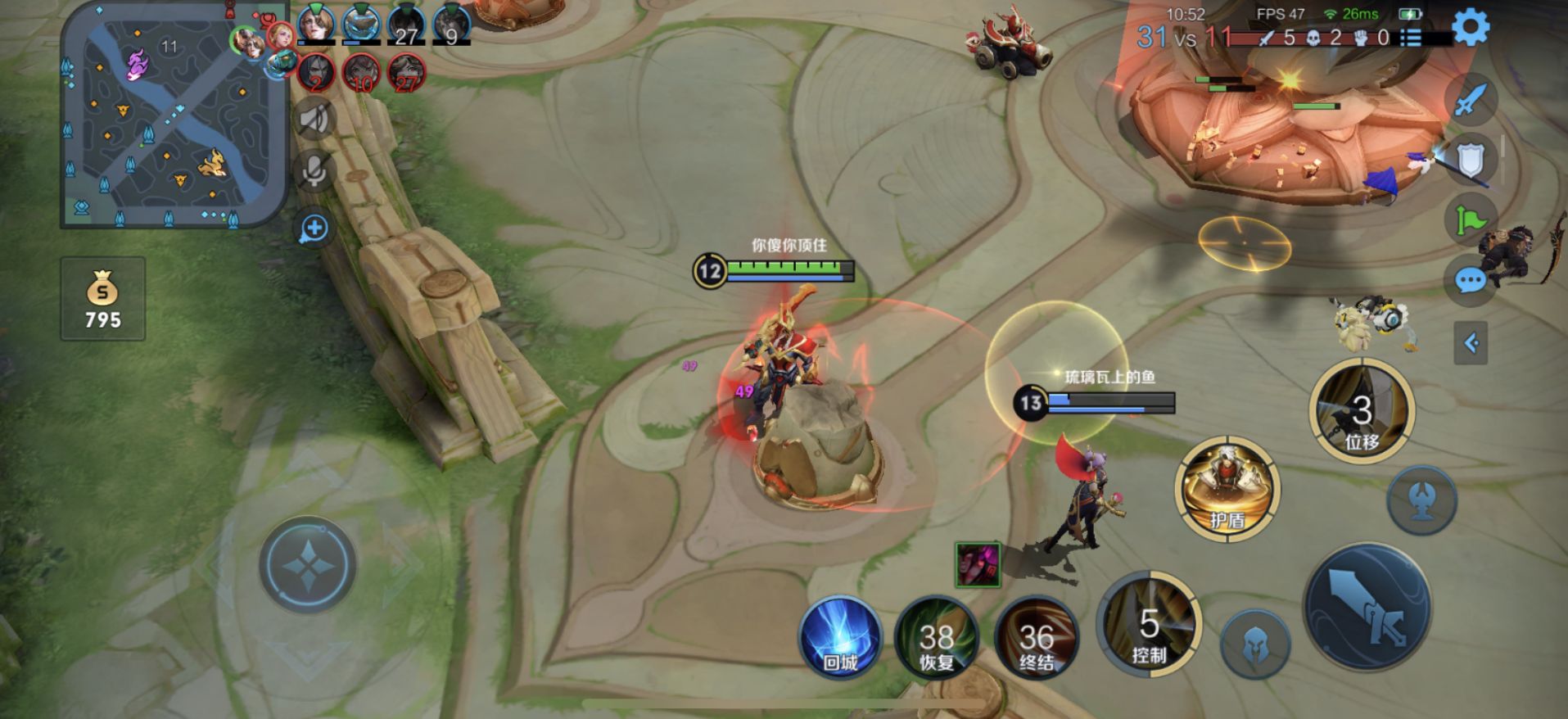Toggle the speaker audio button
This screenshot has height=719, width=1568.
coord(314,120)
